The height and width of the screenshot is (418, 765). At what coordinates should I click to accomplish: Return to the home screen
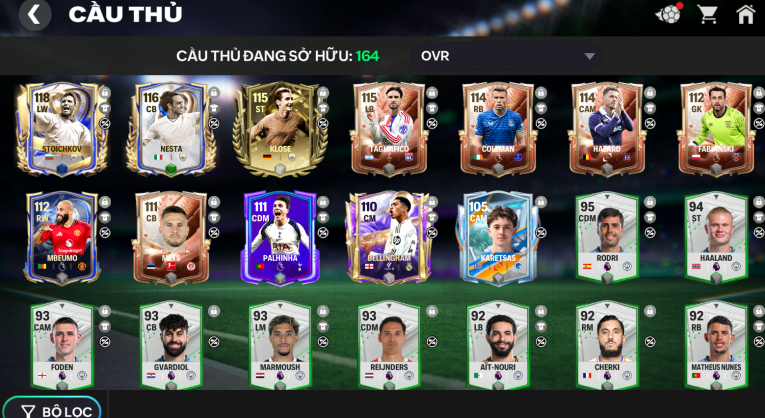coord(745,14)
